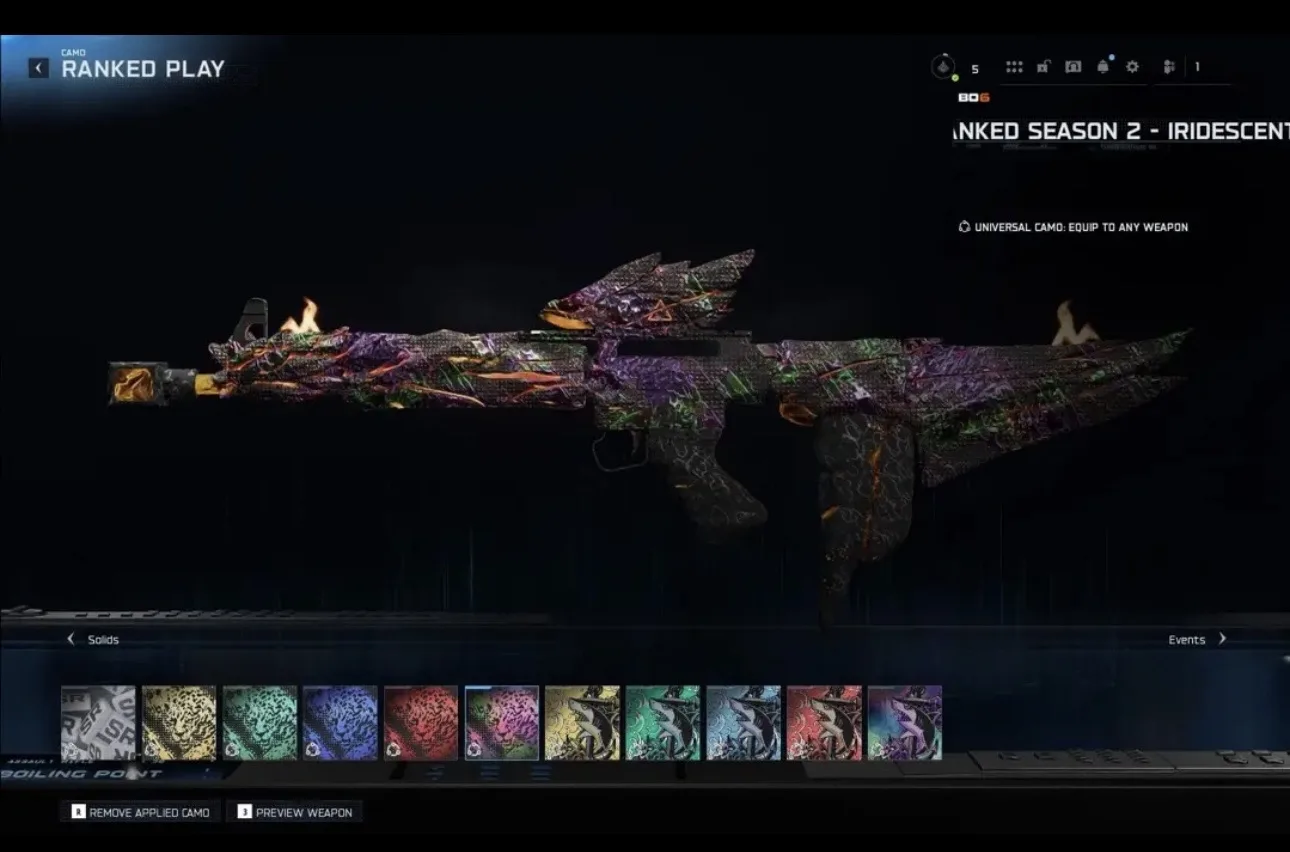Screen dimensions: 1290x852
Task: Remove the applied camo
Action: click(140, 812)
